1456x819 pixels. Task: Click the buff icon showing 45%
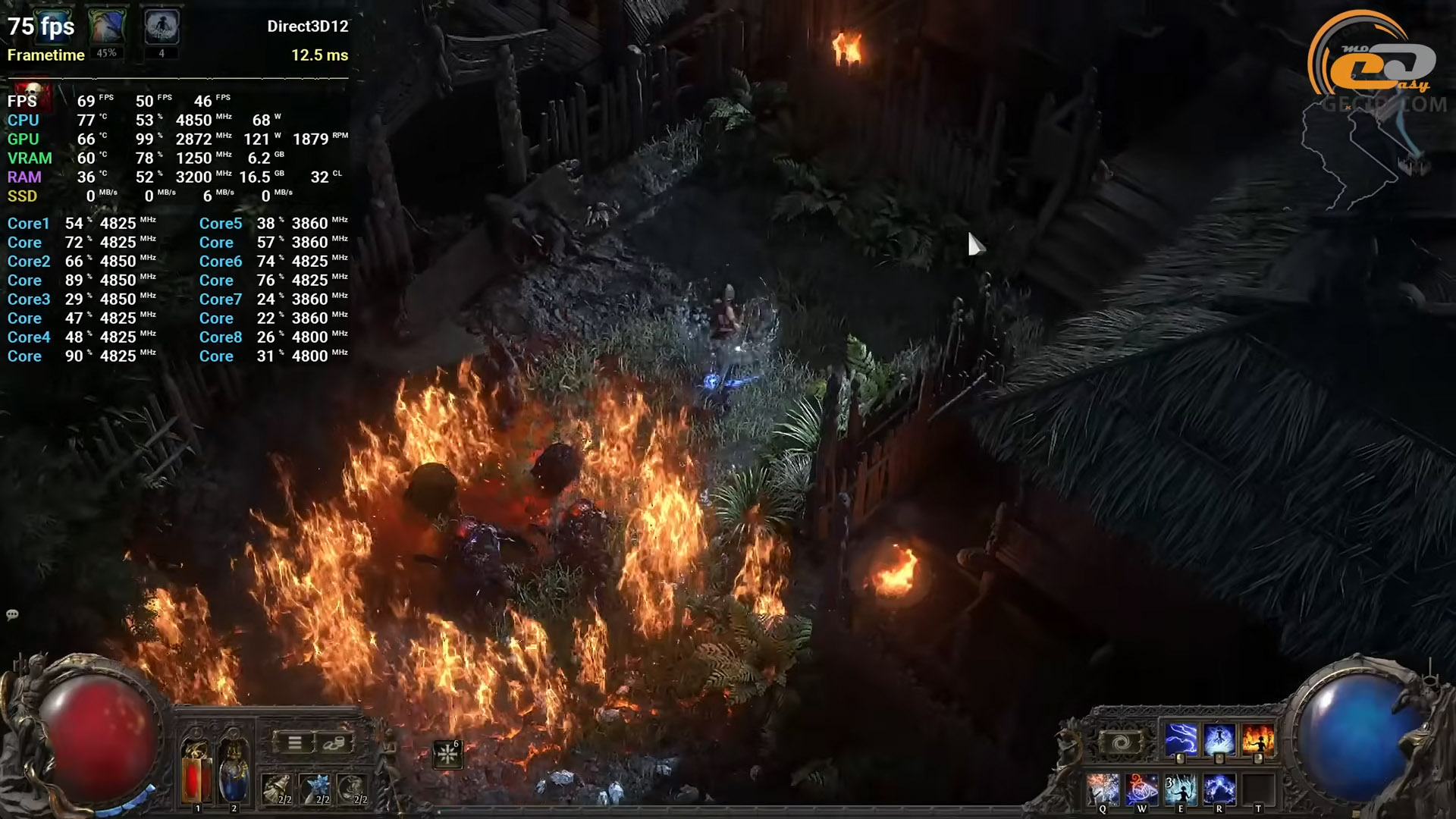pos(106,27)
